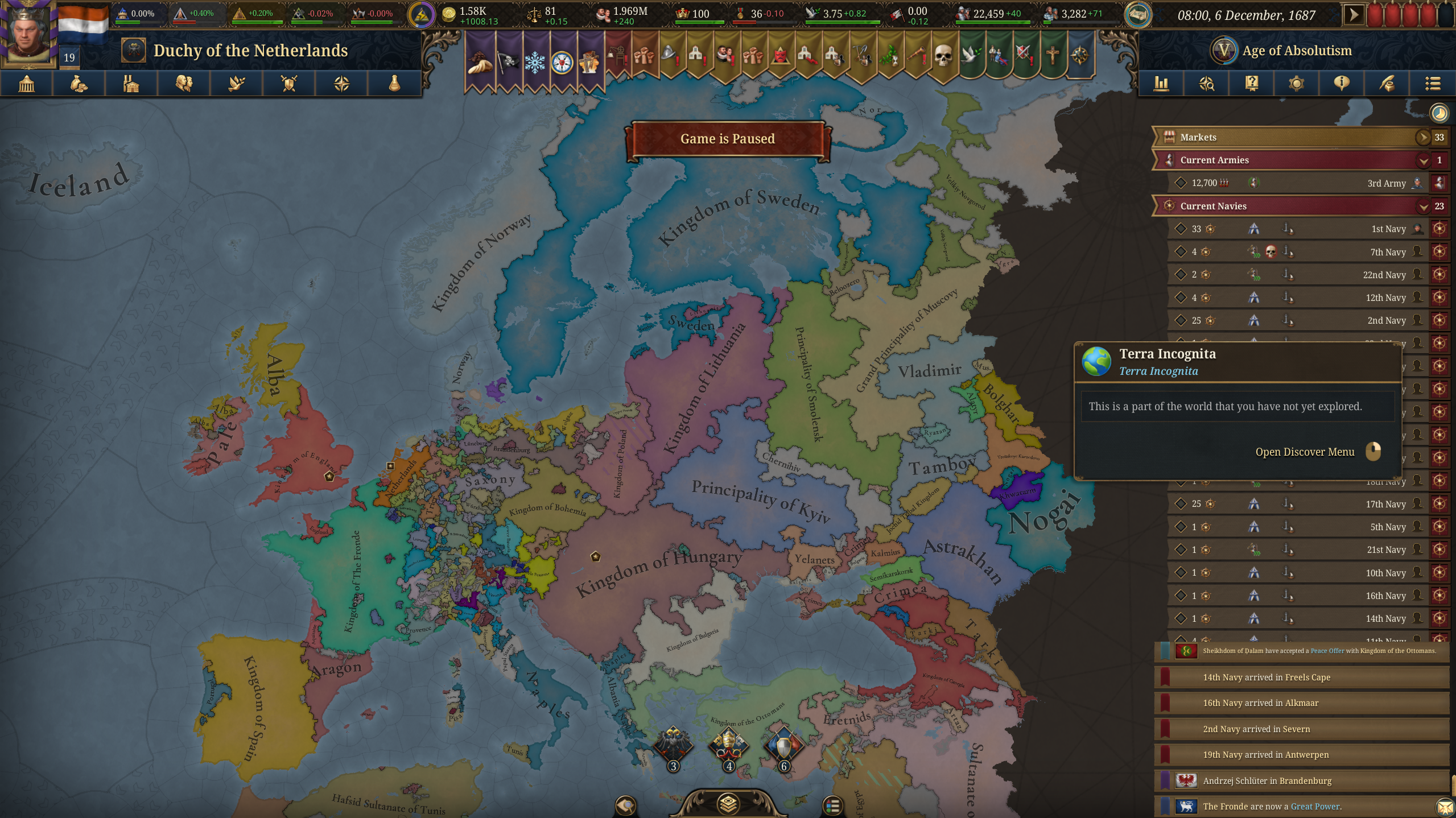Open the research panel with the flask icon

click(394, 84)
